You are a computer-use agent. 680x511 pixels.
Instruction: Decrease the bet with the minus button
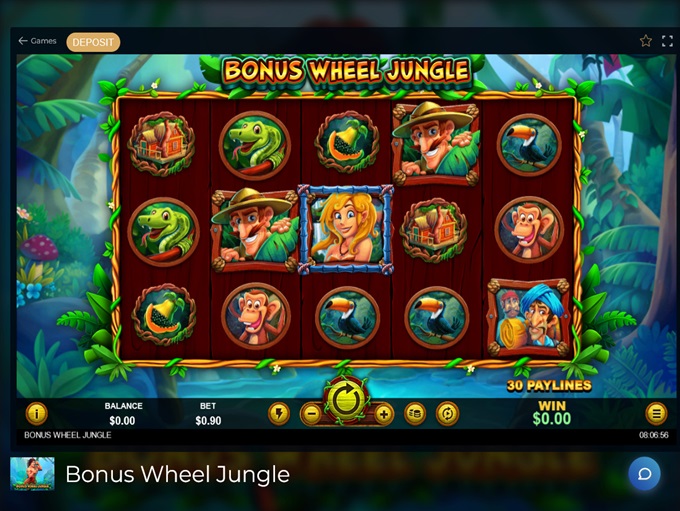pyautogui.click(x=311, y=414)
